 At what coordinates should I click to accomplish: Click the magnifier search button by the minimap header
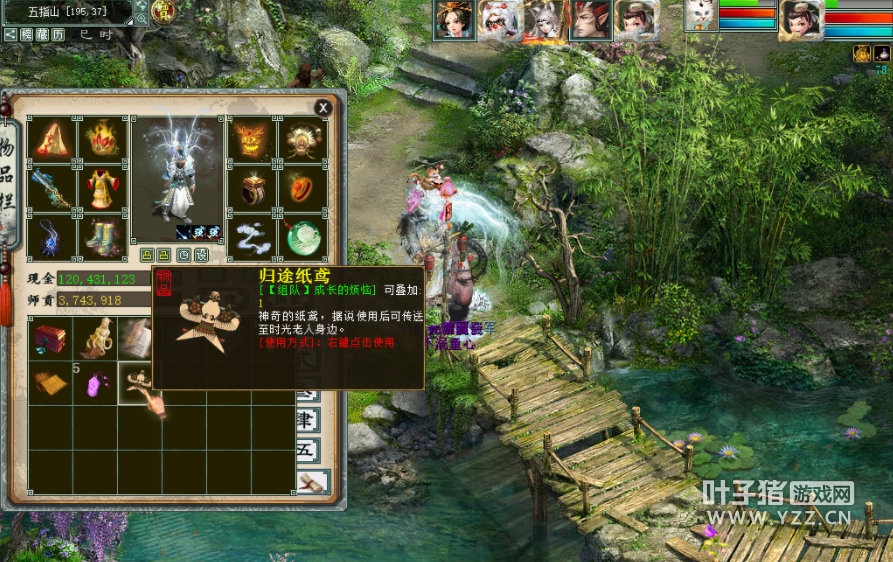coord(141,17)
